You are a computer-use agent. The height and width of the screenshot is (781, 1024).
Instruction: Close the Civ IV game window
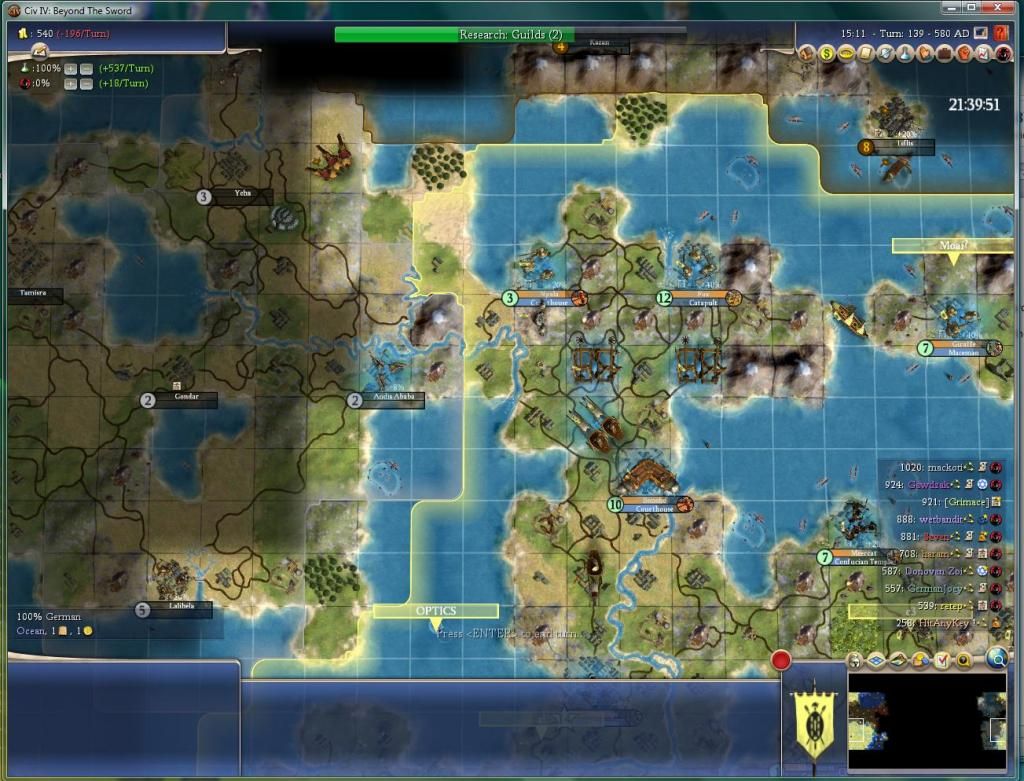coord(1003,8)
